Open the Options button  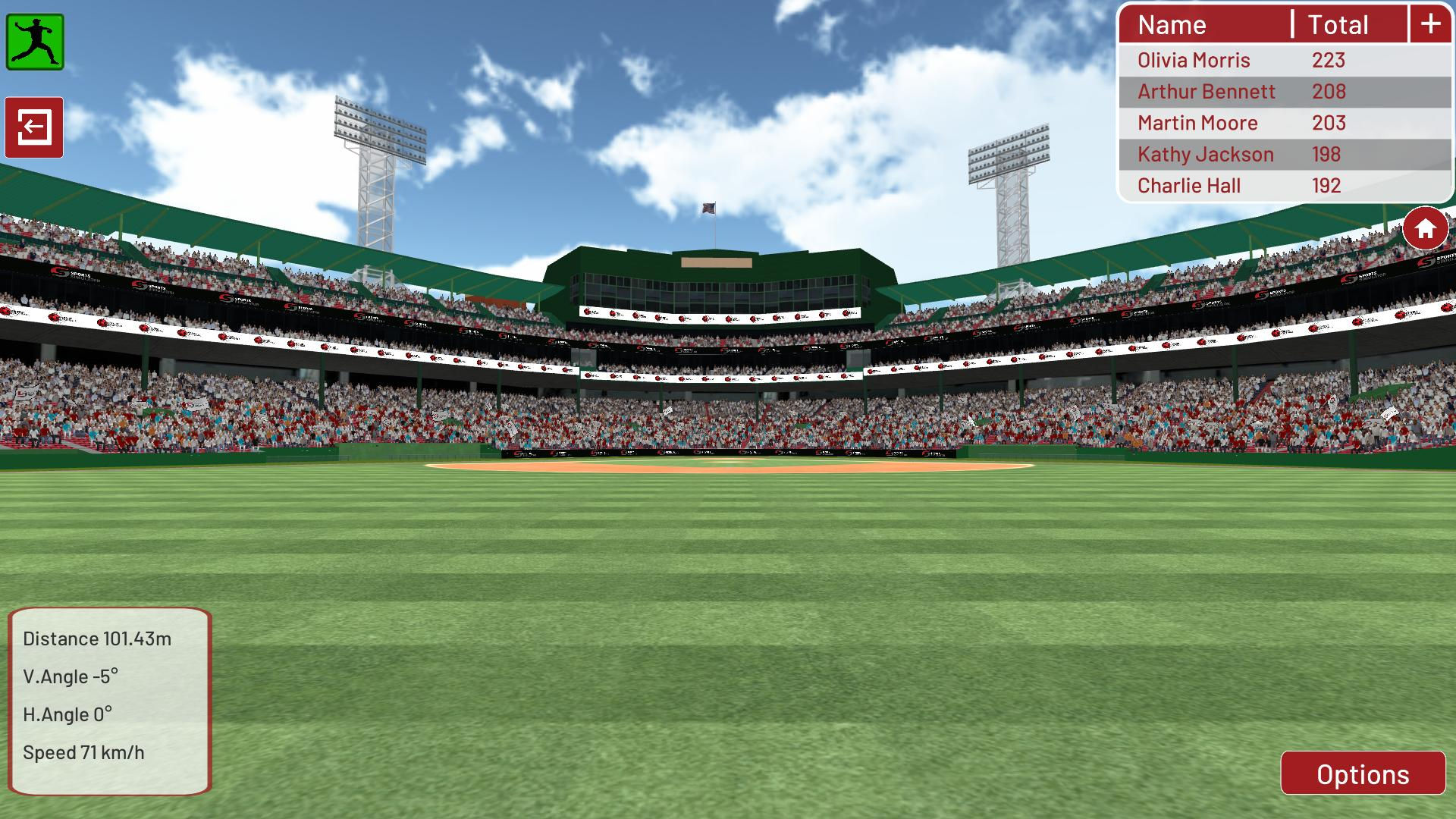tap(1363, 774)
